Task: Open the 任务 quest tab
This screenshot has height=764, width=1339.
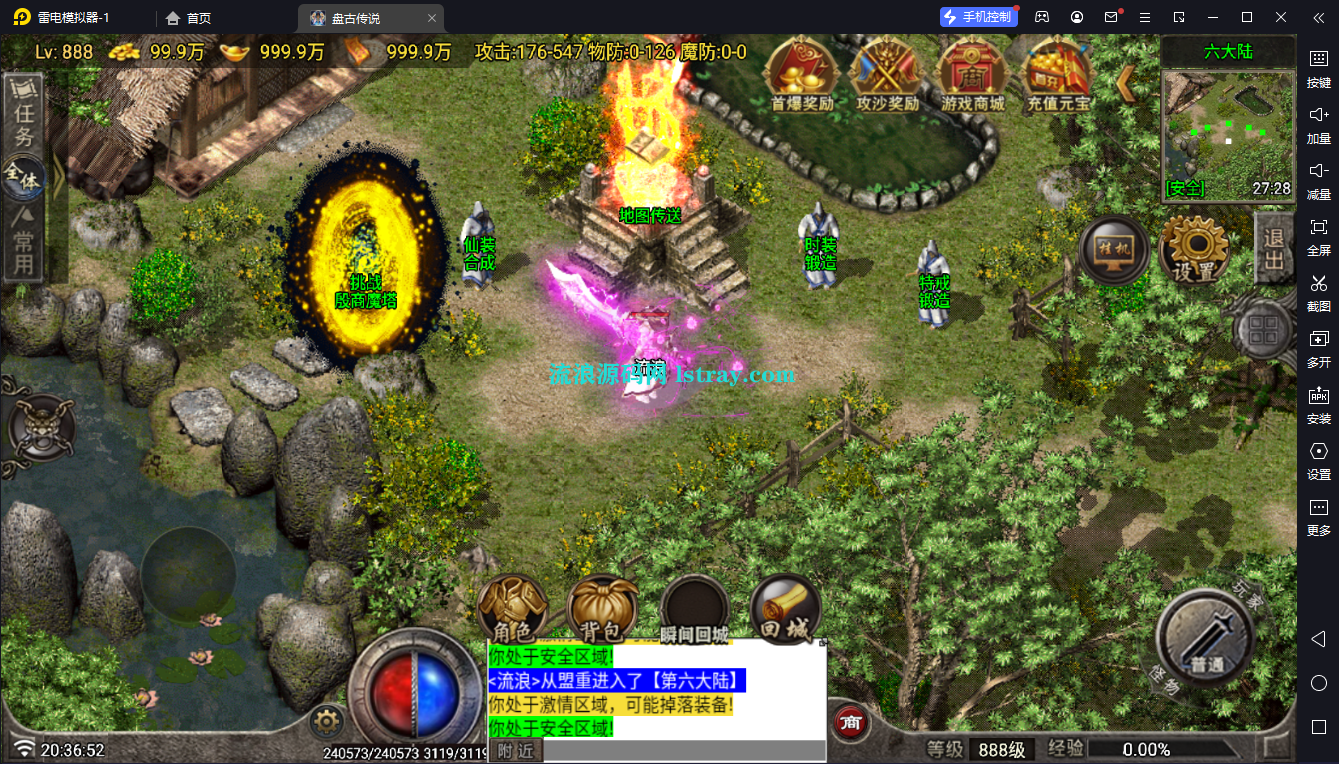Action: click(24, 114)
